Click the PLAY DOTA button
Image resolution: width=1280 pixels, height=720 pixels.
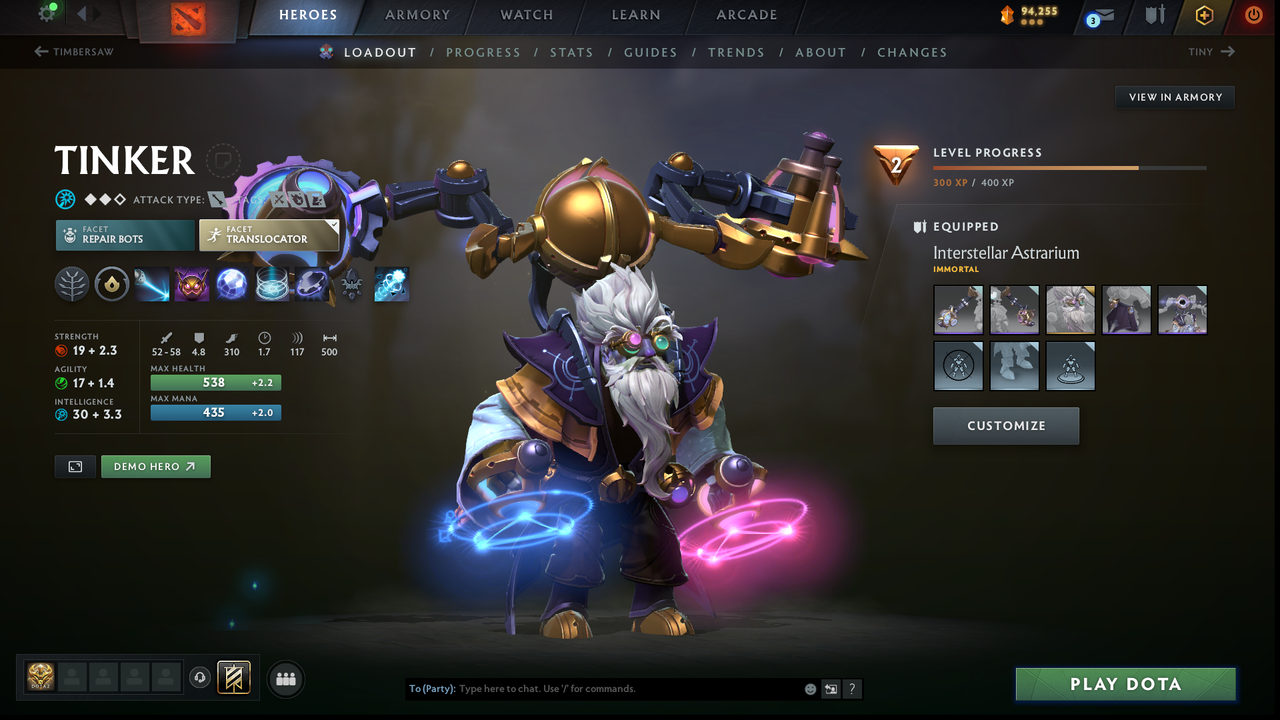click(1125, 684)
